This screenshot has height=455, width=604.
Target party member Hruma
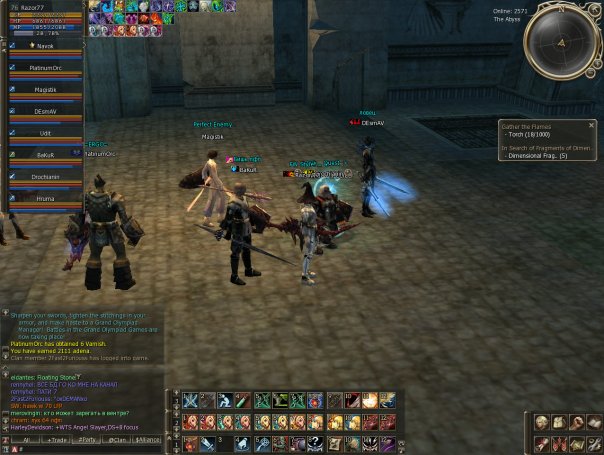click(x=45, y=199)
